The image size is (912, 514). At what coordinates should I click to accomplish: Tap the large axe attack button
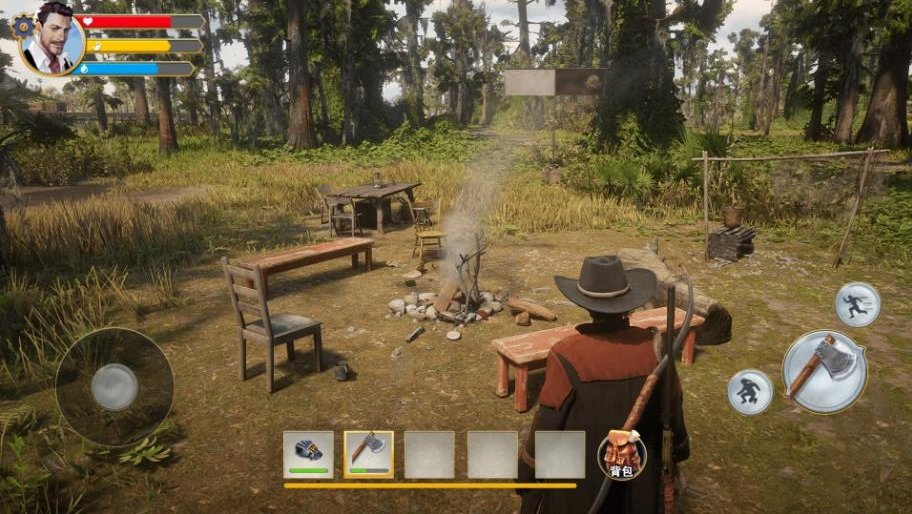824,370
